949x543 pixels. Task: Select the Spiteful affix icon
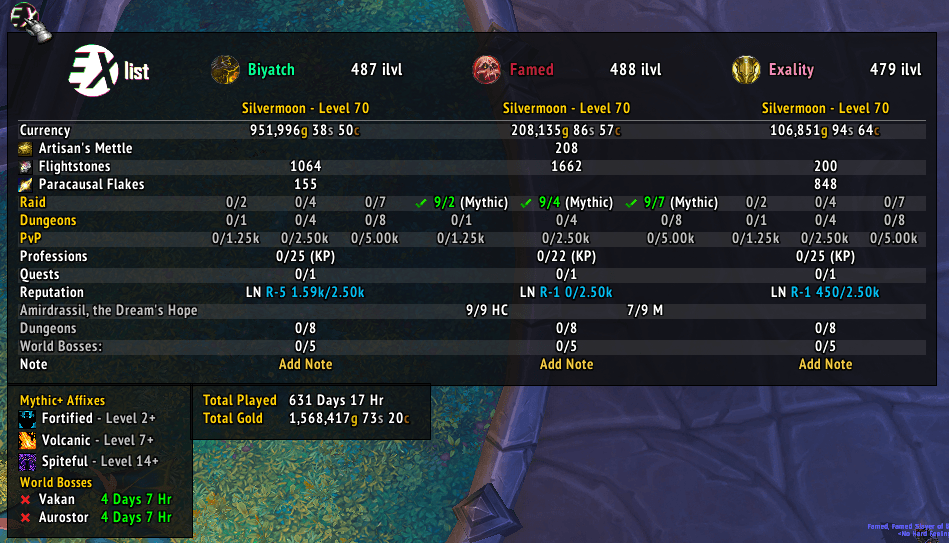[x=27, y=462]
